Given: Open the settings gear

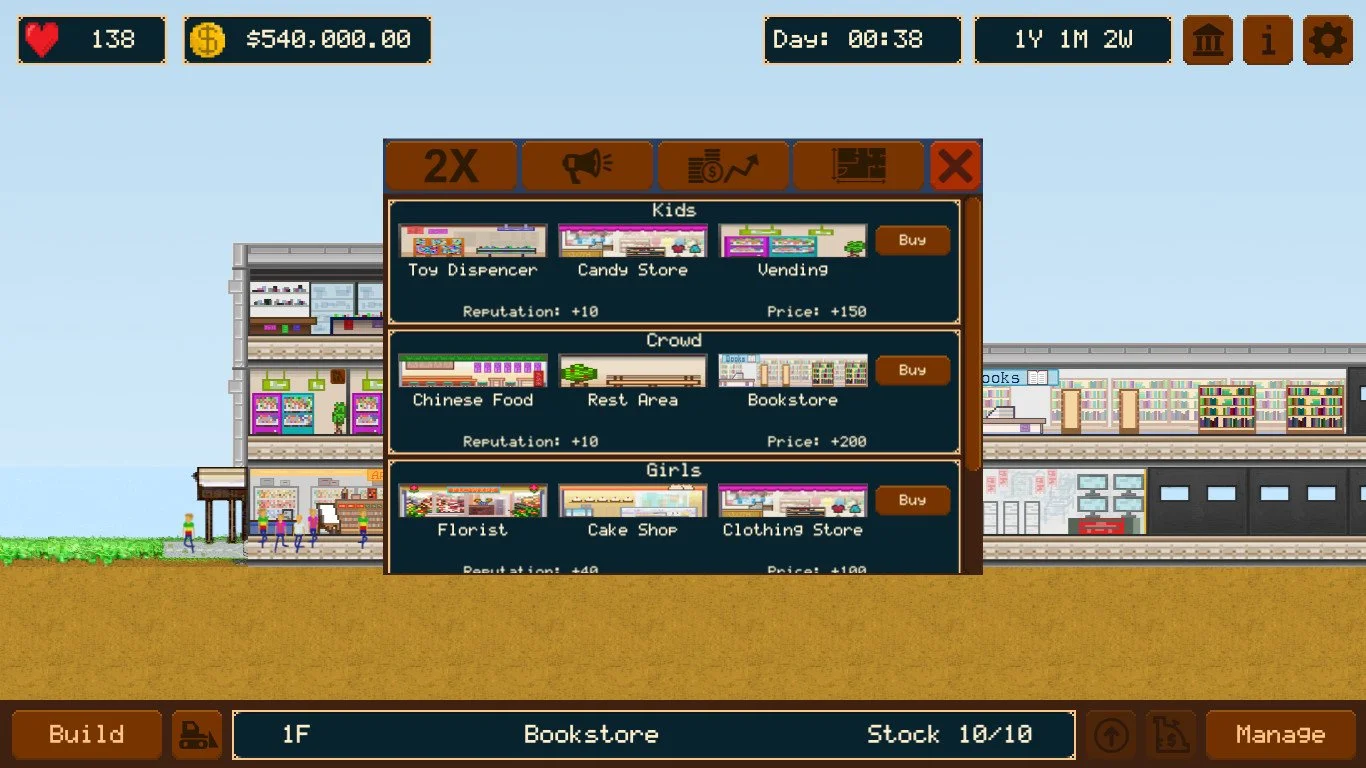Looking at the screenshot, I should click(x=1327, y=39).
